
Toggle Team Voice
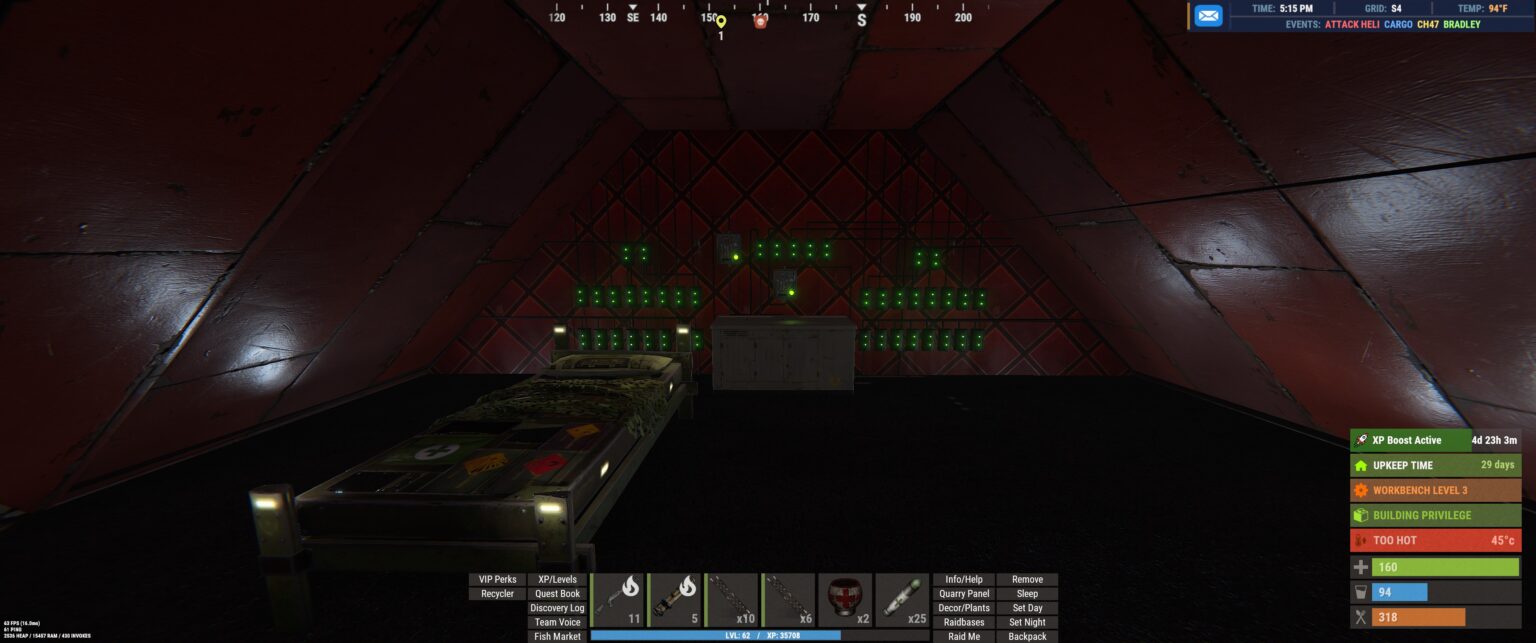[557, 622]
